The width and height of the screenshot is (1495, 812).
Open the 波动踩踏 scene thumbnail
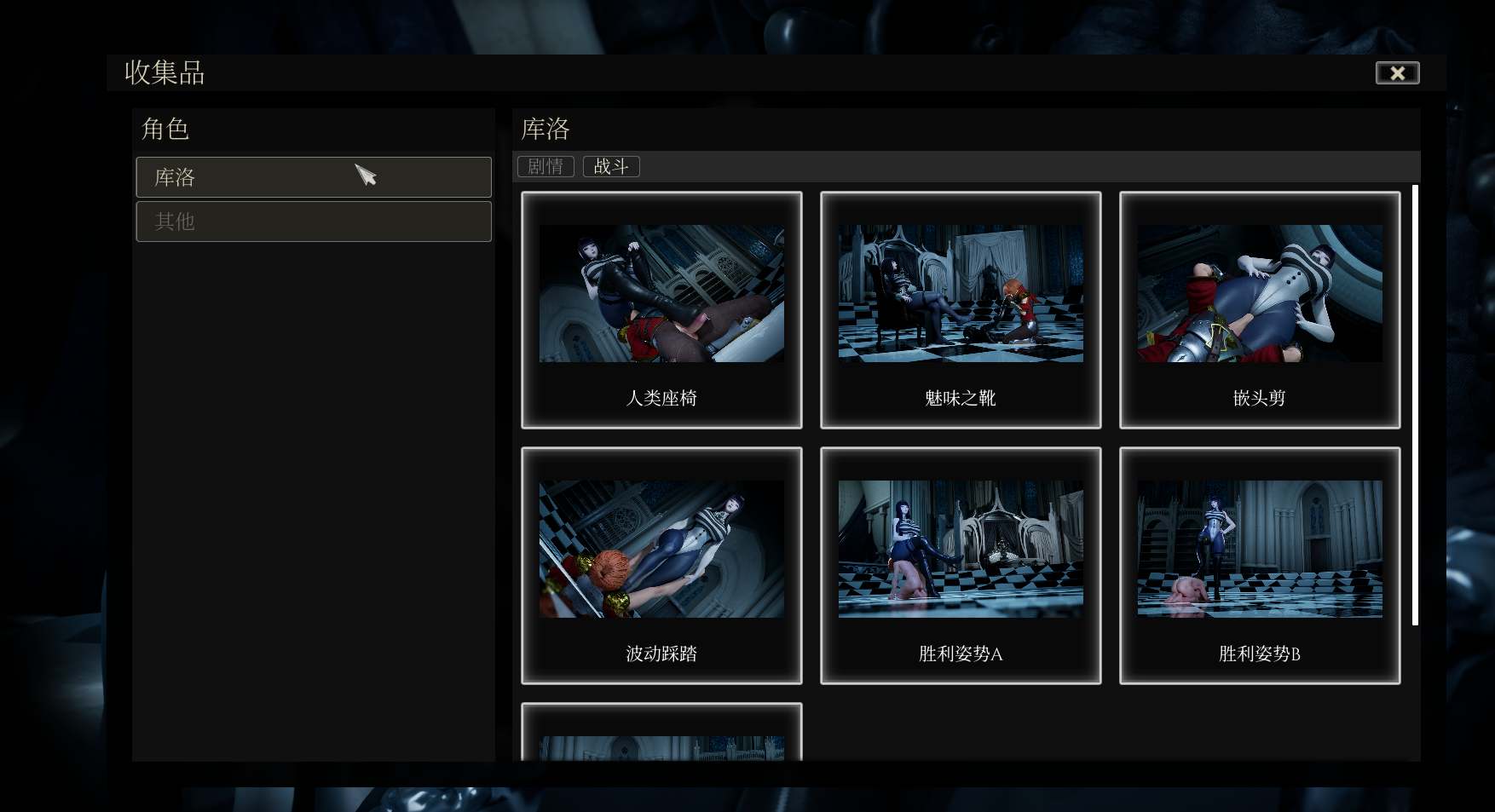(661, 550)
